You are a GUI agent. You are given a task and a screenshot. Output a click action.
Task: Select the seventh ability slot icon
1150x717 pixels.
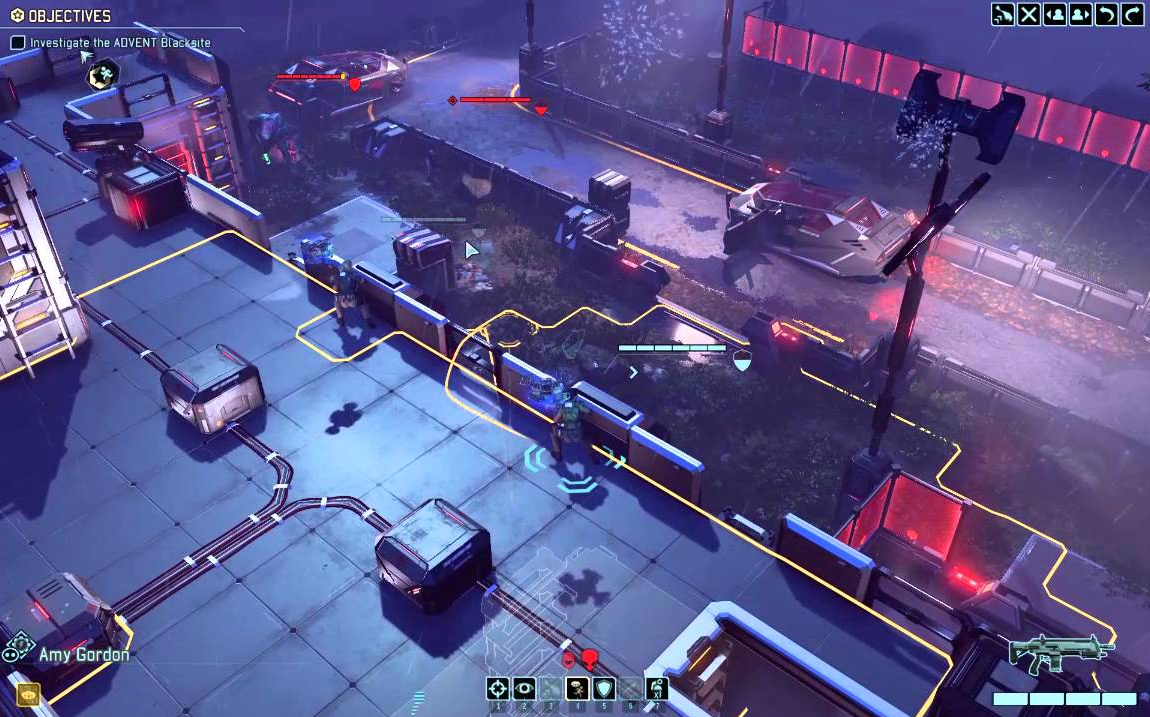tap(657, 688)
